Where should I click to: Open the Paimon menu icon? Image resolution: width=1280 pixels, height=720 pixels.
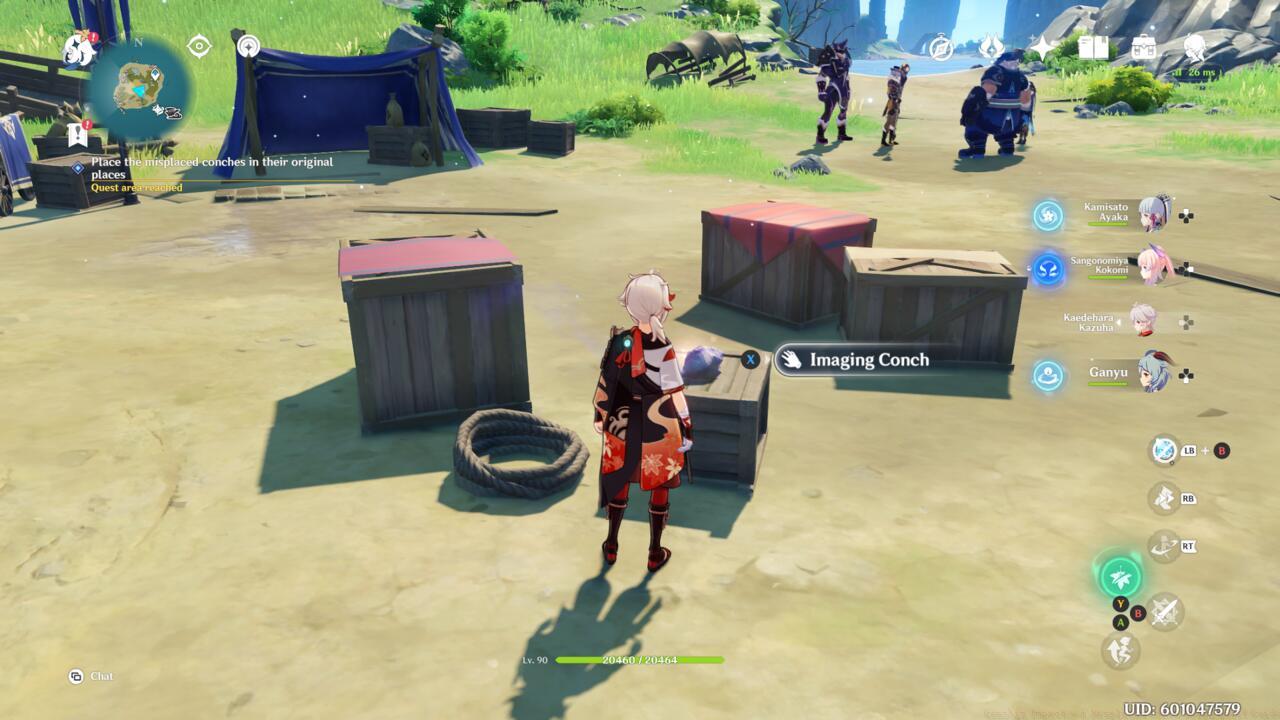[70, 50]
